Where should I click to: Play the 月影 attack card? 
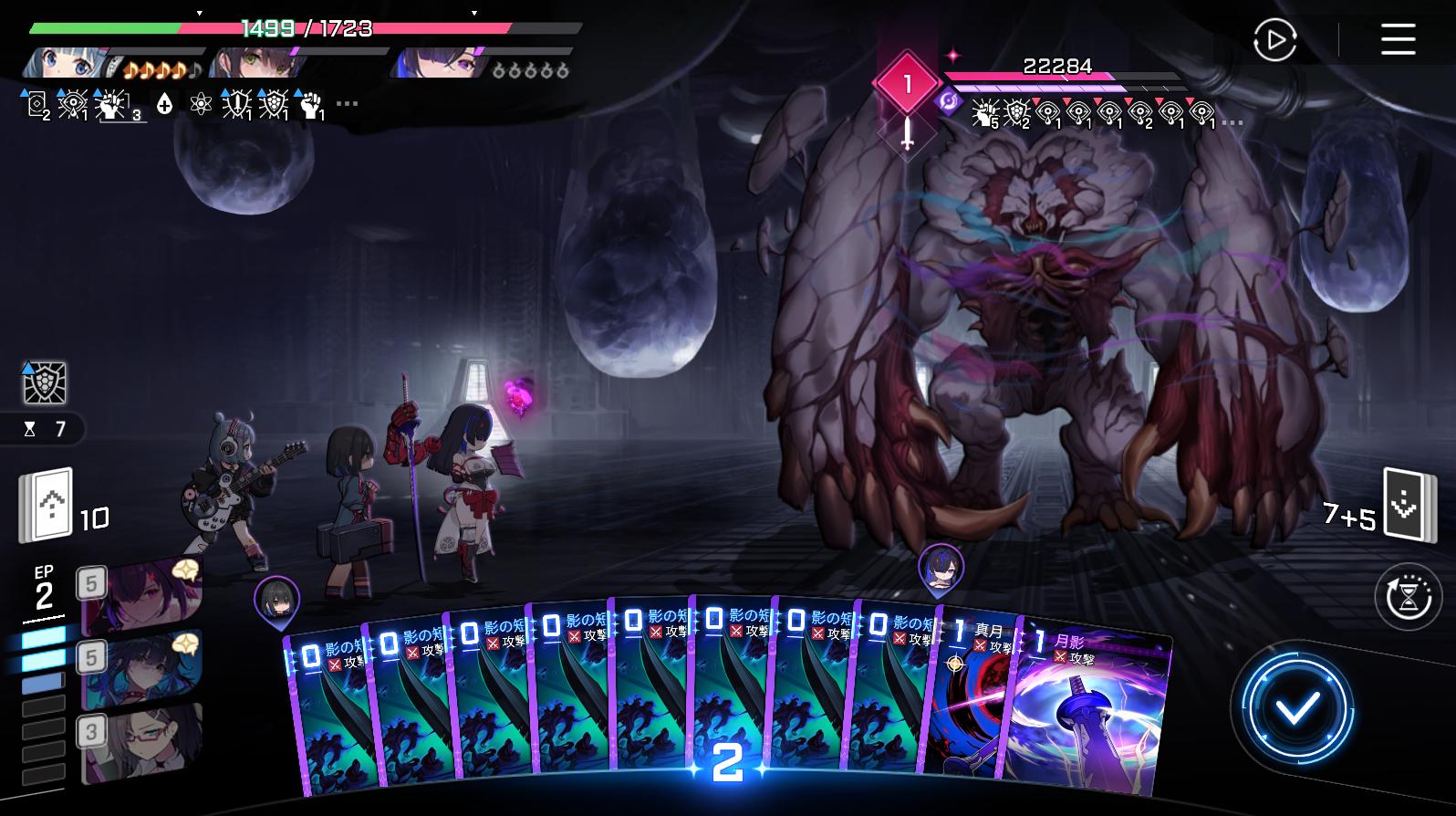coord(1090,712)
